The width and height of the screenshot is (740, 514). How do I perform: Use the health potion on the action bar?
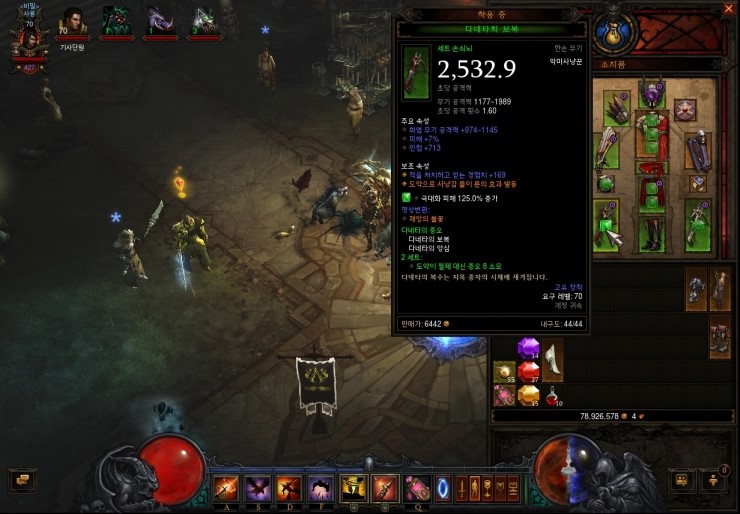click(417, 489)
